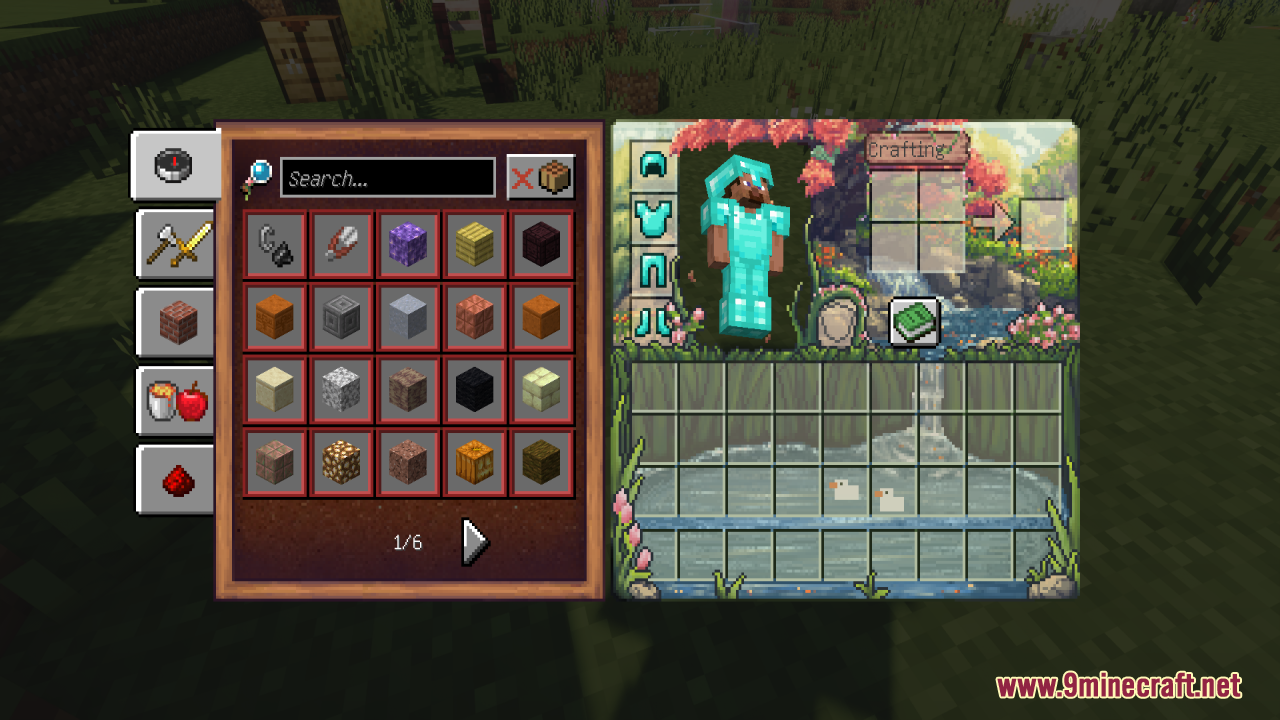The image size is (1280, 720).
Task: Go to the next recipe page
Action: coord(474,542)
